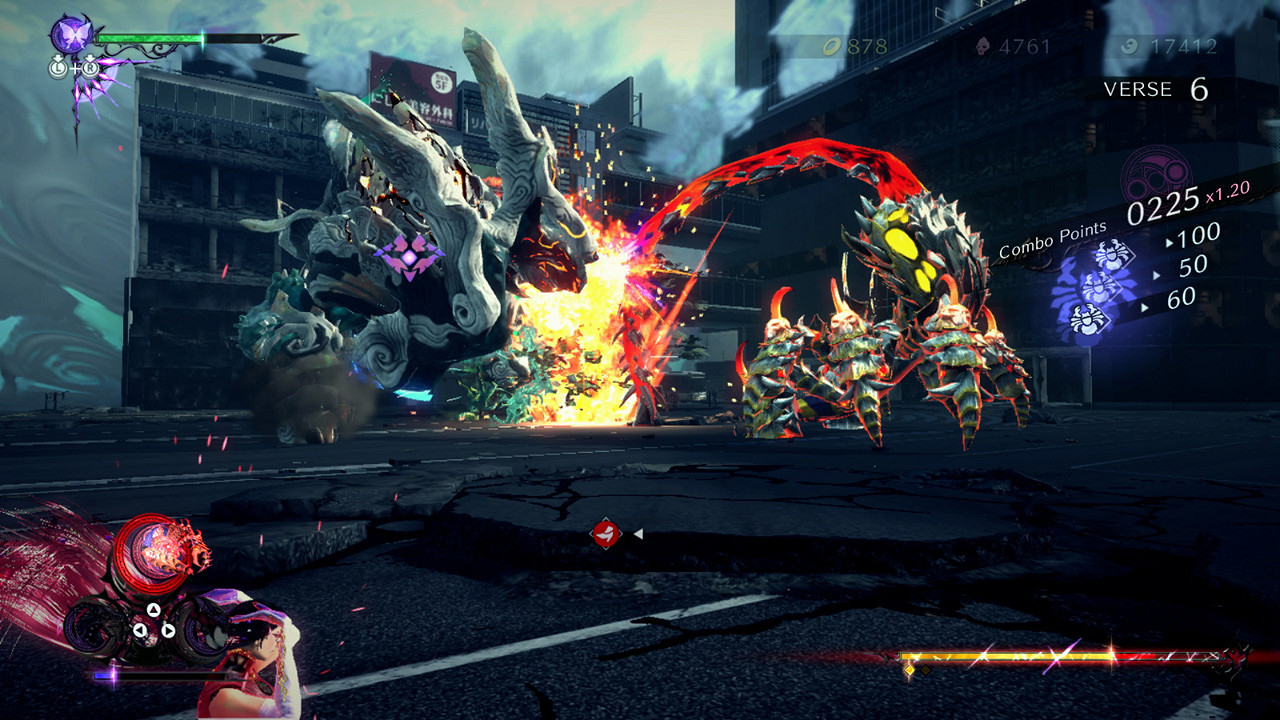1280x720 pixels.
Task: Click the spider icon beside the 100-point combo
Action: [1110, 254]
